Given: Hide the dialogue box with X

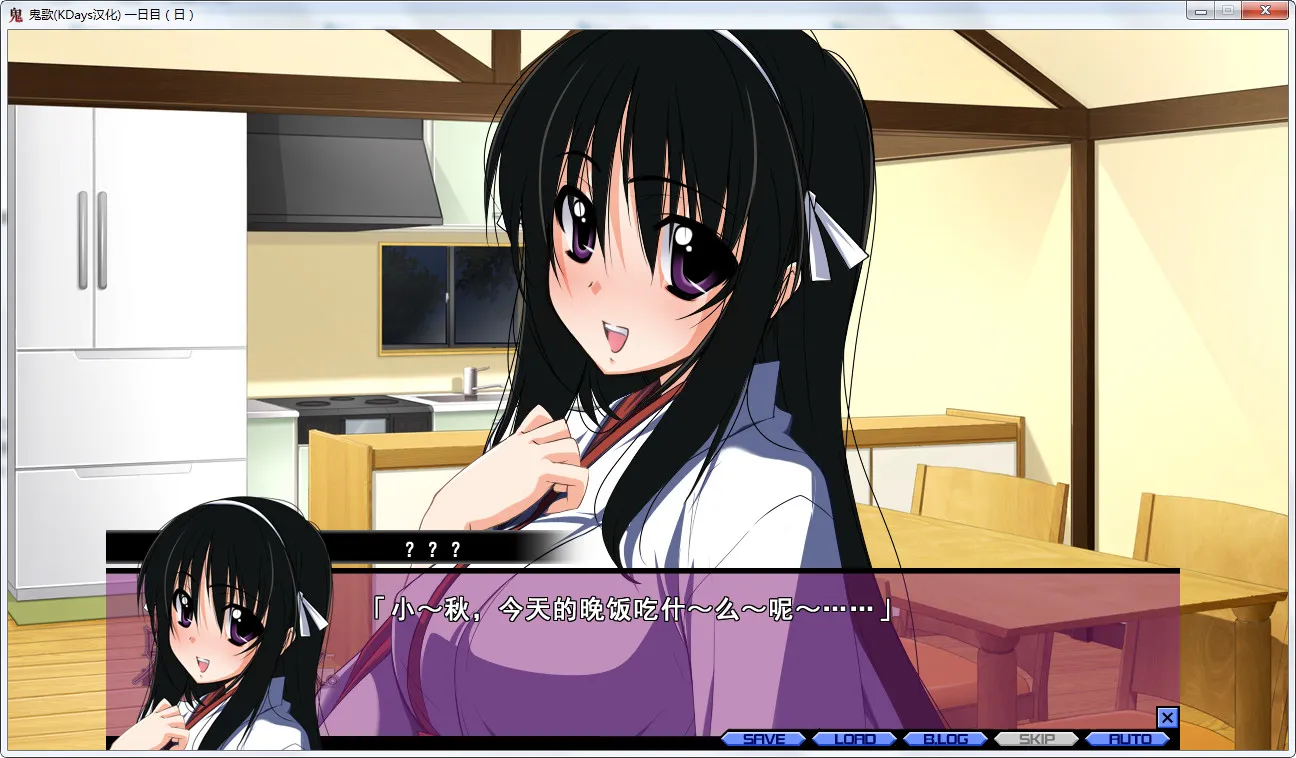Looking at the screenshot, I should [x=1167, y=717].
